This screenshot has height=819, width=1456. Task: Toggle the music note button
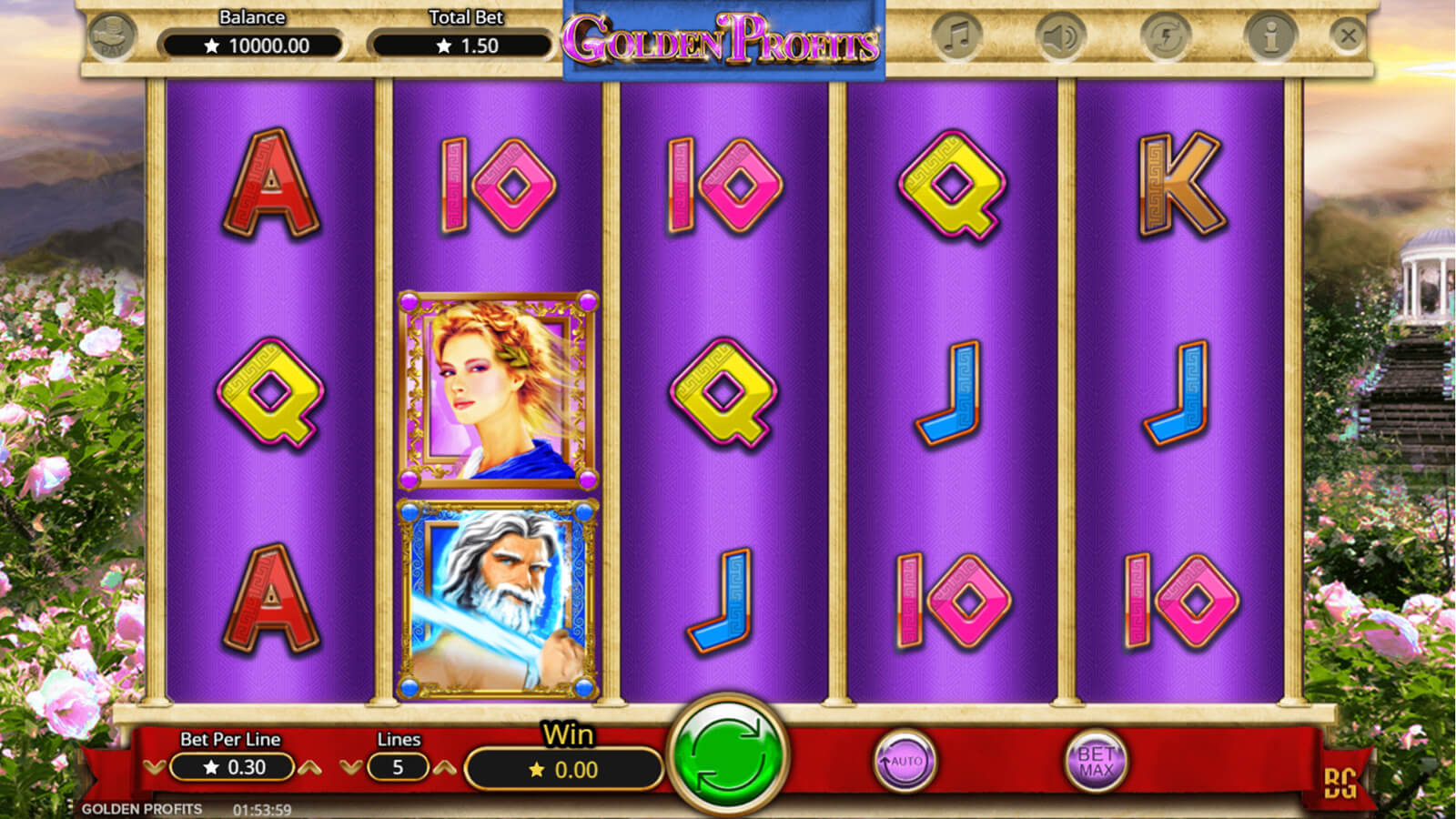coord(956,37)
